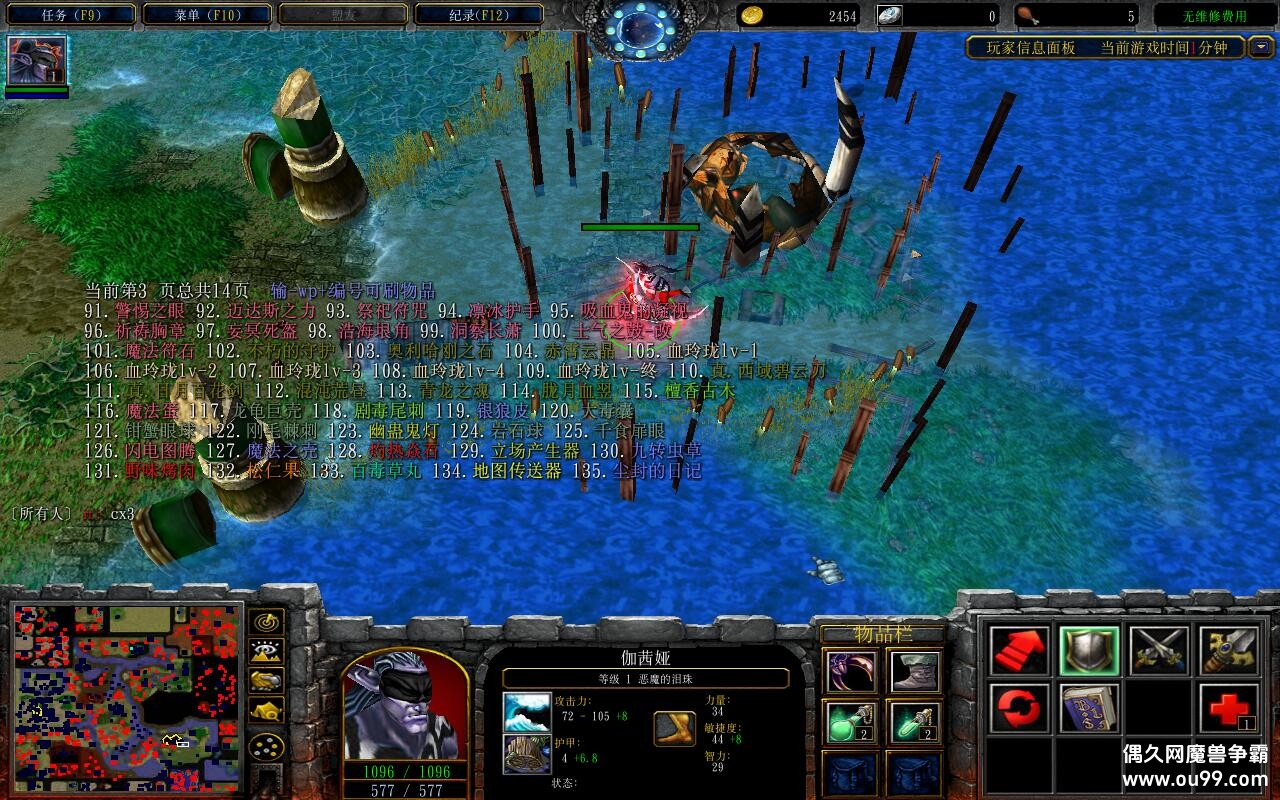The image size is (1280, 800).
Task: Open the red cross hero skills button
Action: pyautogui.click(x=1228, y=709)
